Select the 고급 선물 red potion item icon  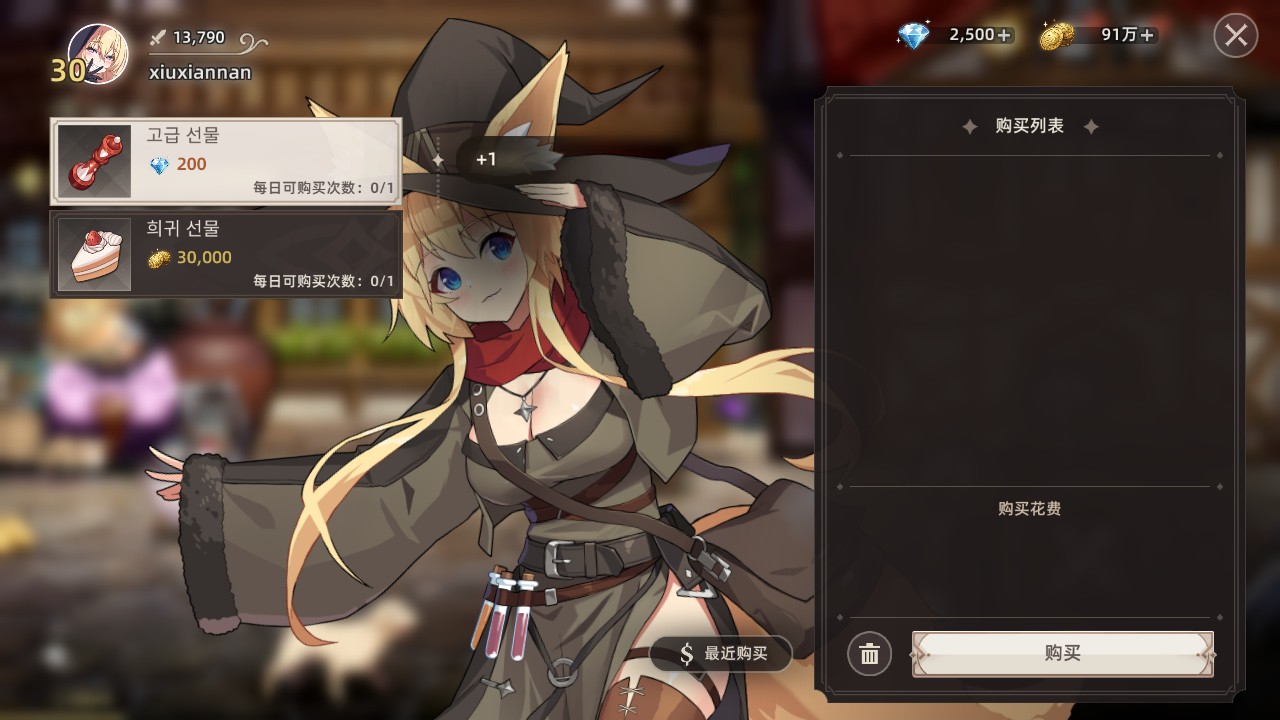[x=93, y=160]
